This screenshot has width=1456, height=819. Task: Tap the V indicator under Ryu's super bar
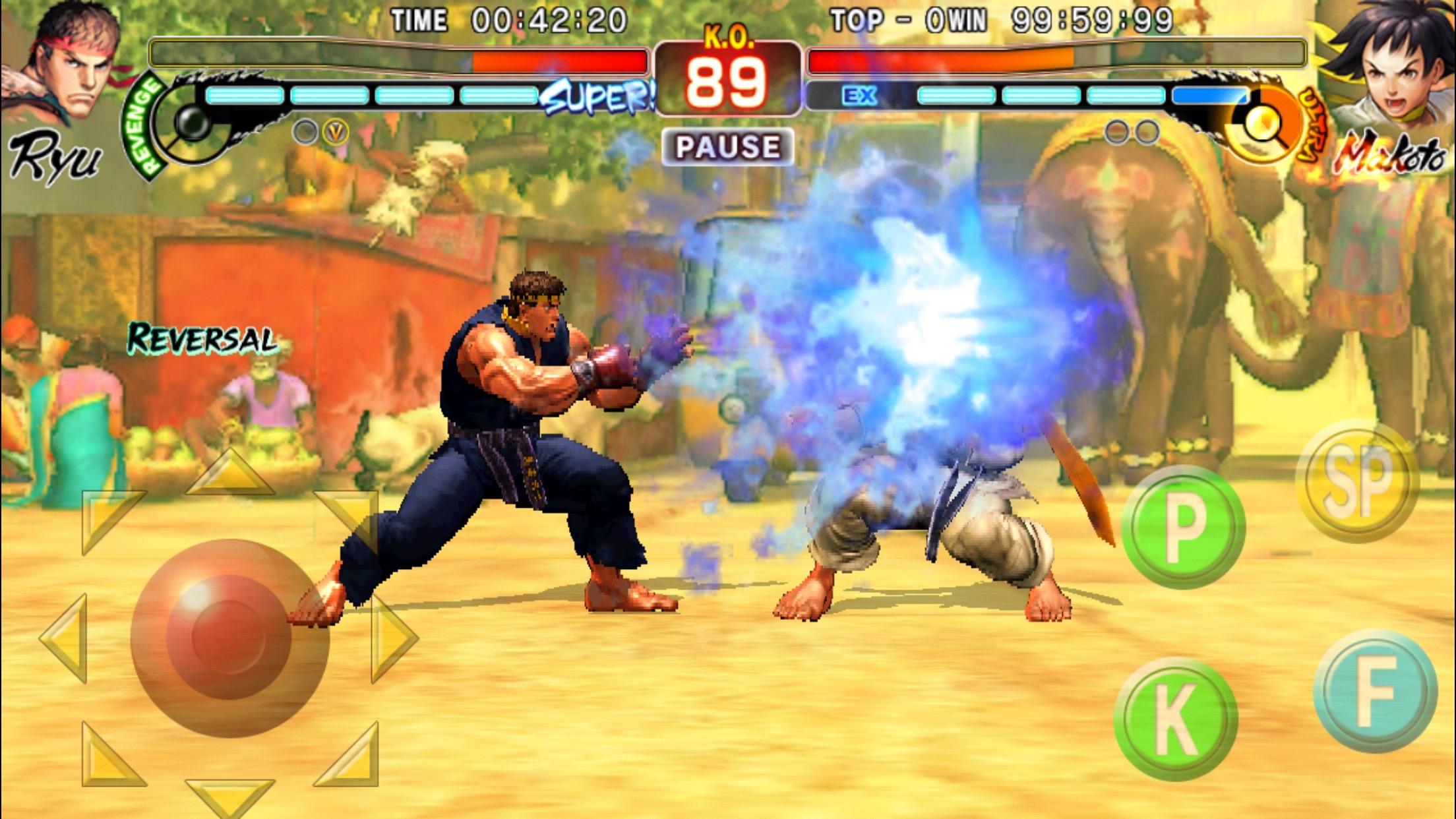click(335, 132)
